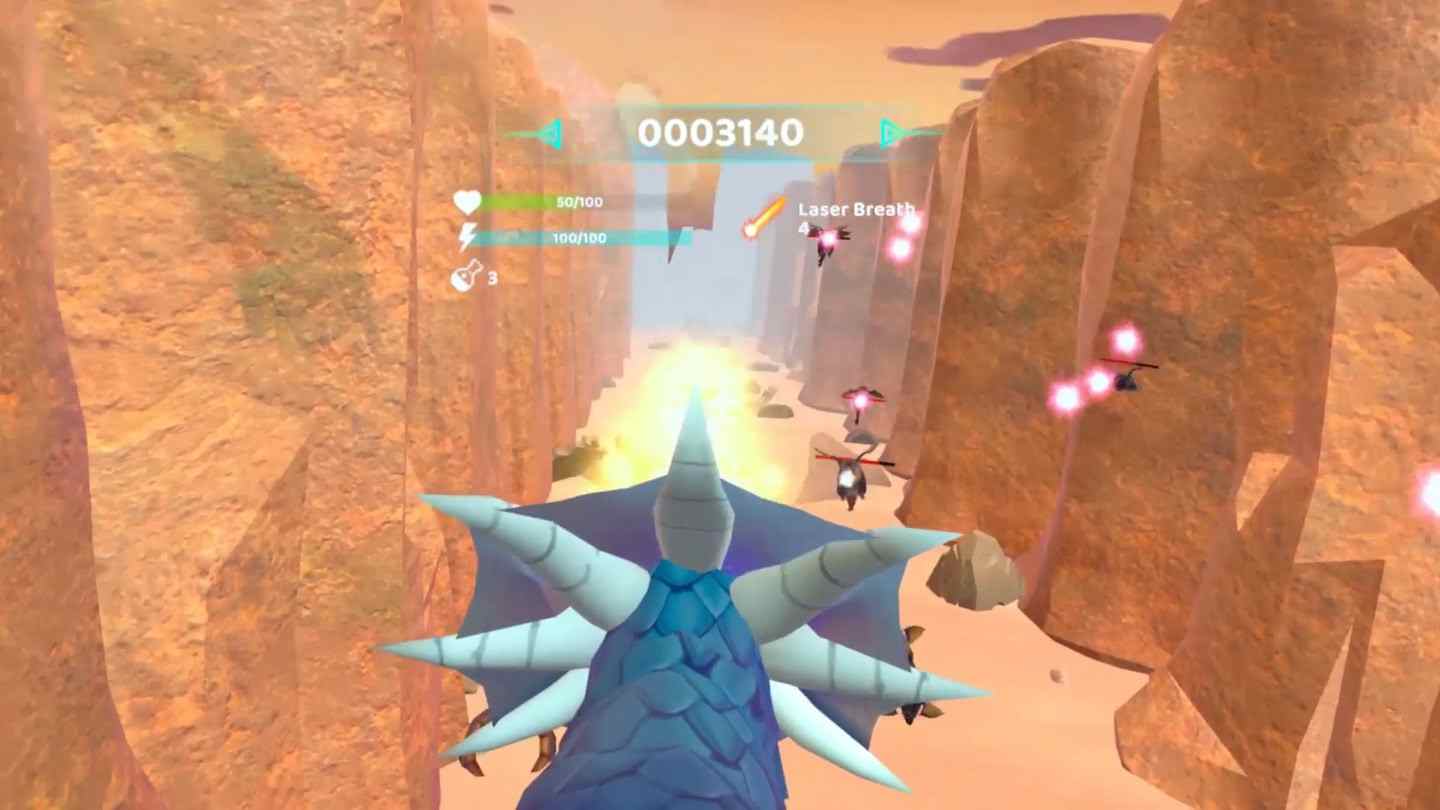The image size is (1440, 810).
Task: Use the potion flask icon
Action: [x=466, y=276]
